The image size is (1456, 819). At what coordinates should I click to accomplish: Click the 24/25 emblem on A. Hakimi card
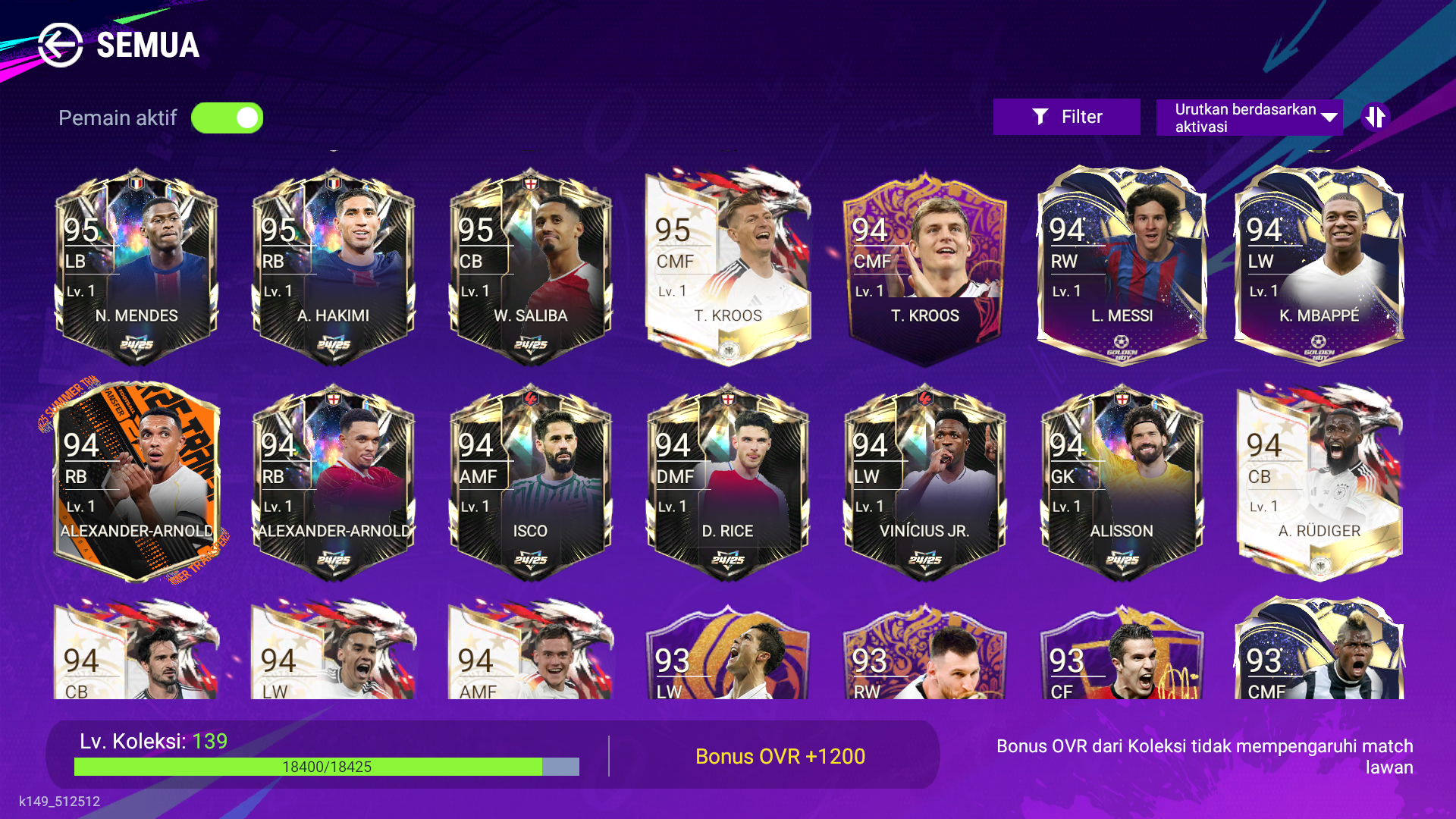click(x=332, y=343)
